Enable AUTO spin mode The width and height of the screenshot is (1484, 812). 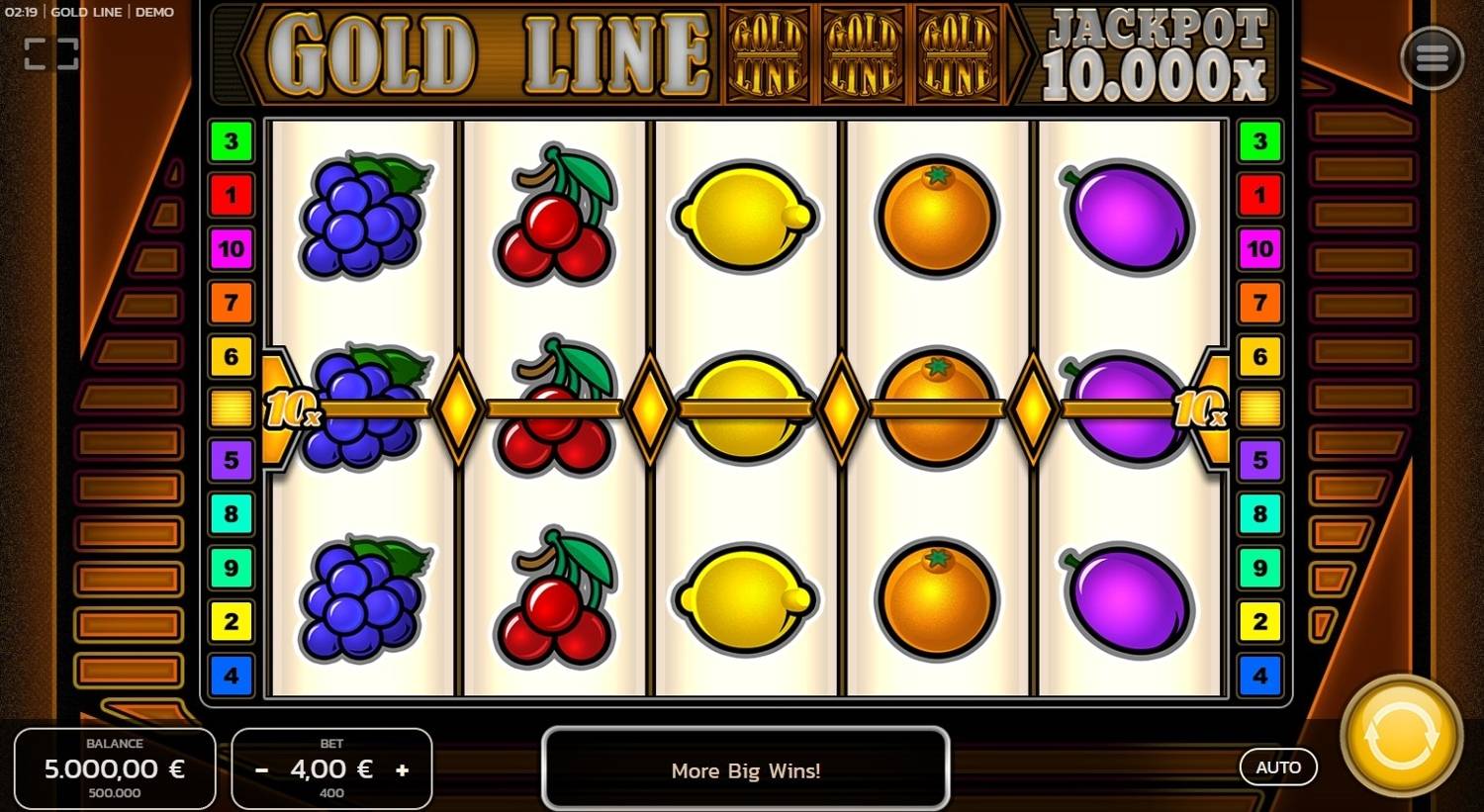(1279, 767)
